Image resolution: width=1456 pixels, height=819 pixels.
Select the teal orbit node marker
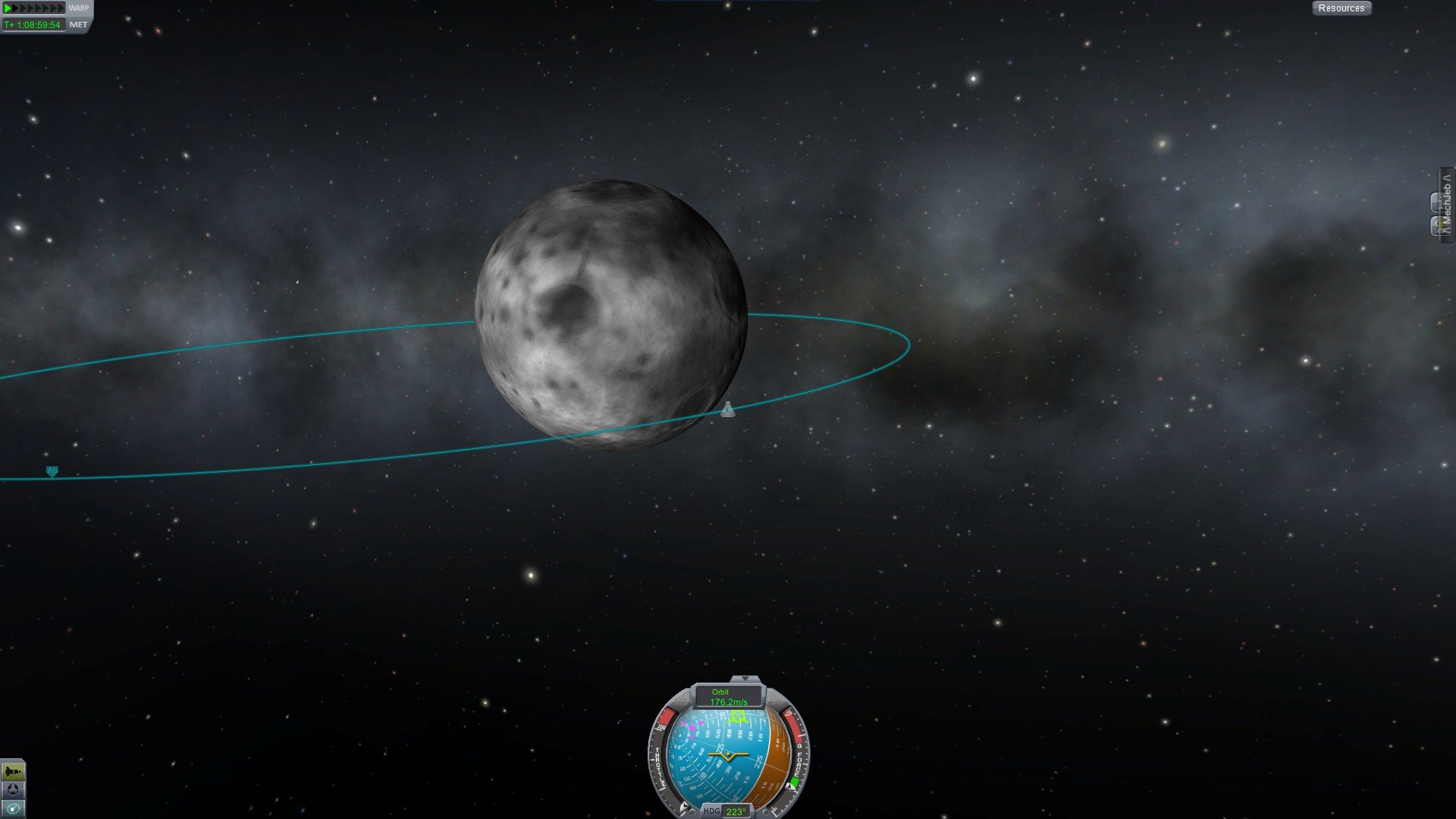(x=52, y=472)
